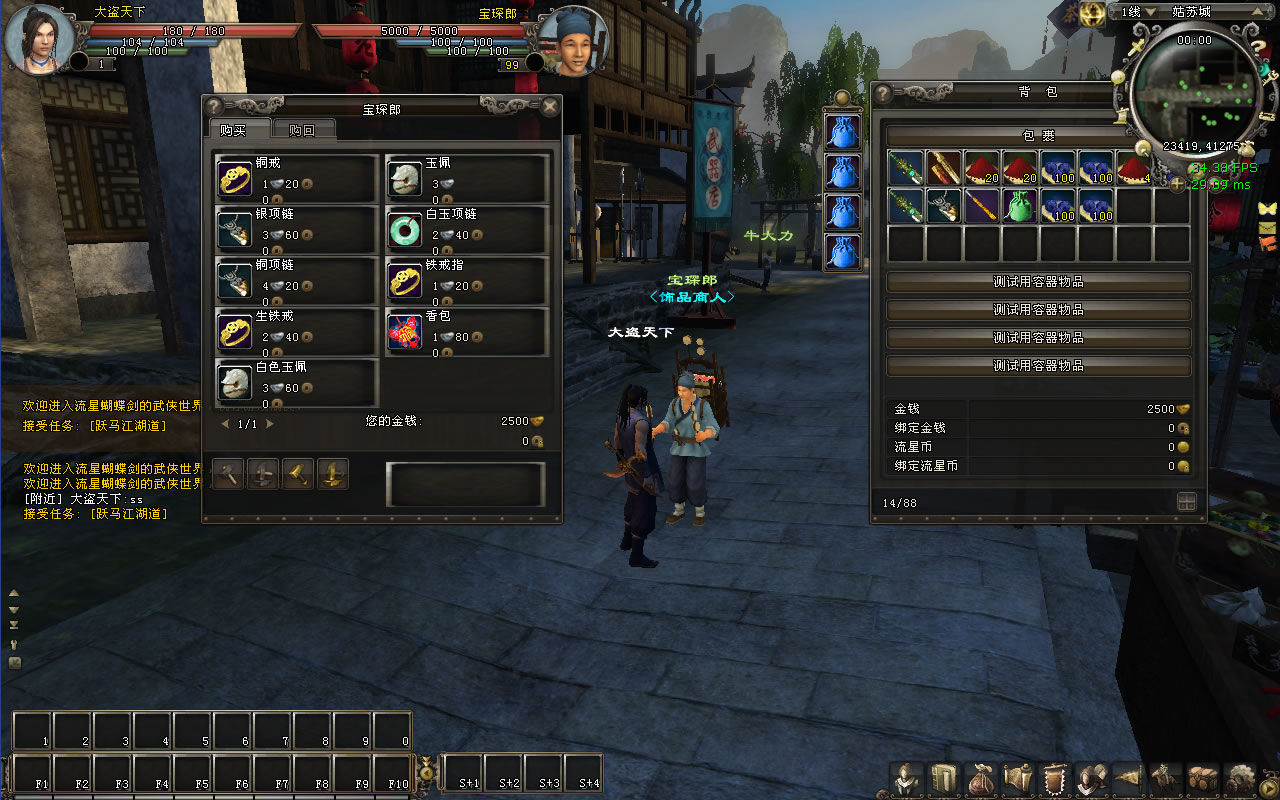Open the gear cog system menu icon
The height and width of the screenshot is (800, 1280).
[x=1241, y=778]
